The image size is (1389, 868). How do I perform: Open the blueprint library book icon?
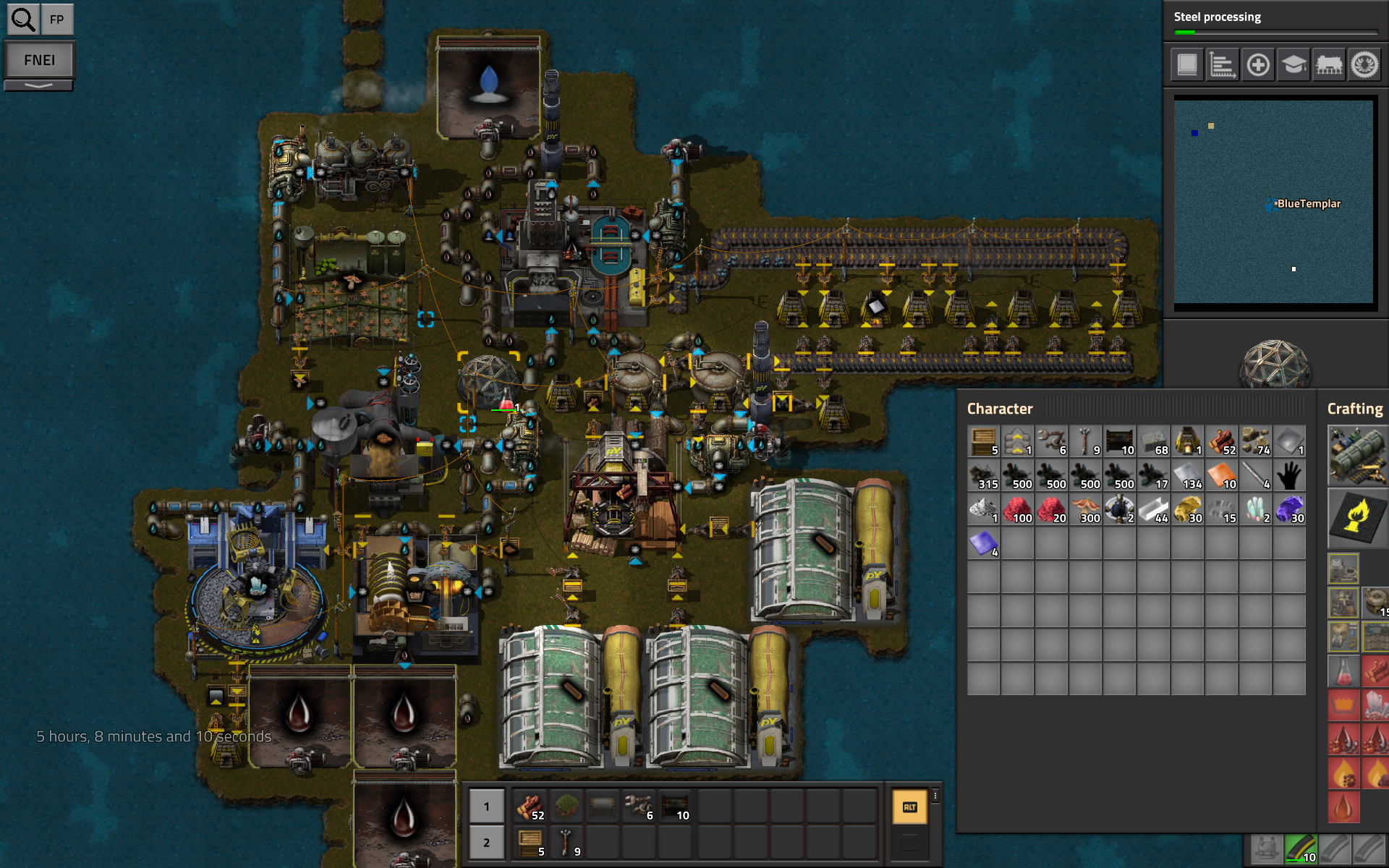[1187, 65]
